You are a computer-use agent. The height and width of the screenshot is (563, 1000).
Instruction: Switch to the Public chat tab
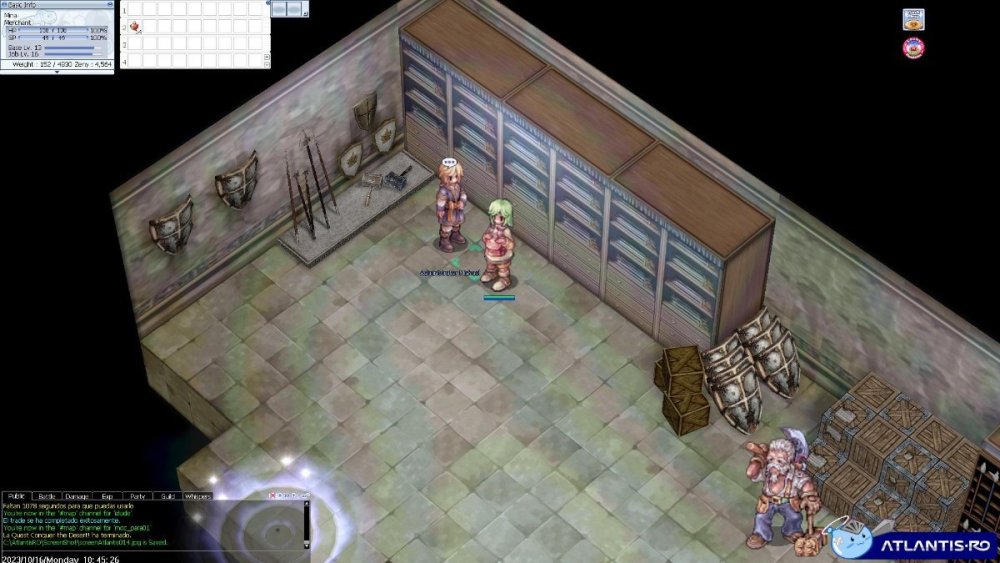click(x=16, y=496)
